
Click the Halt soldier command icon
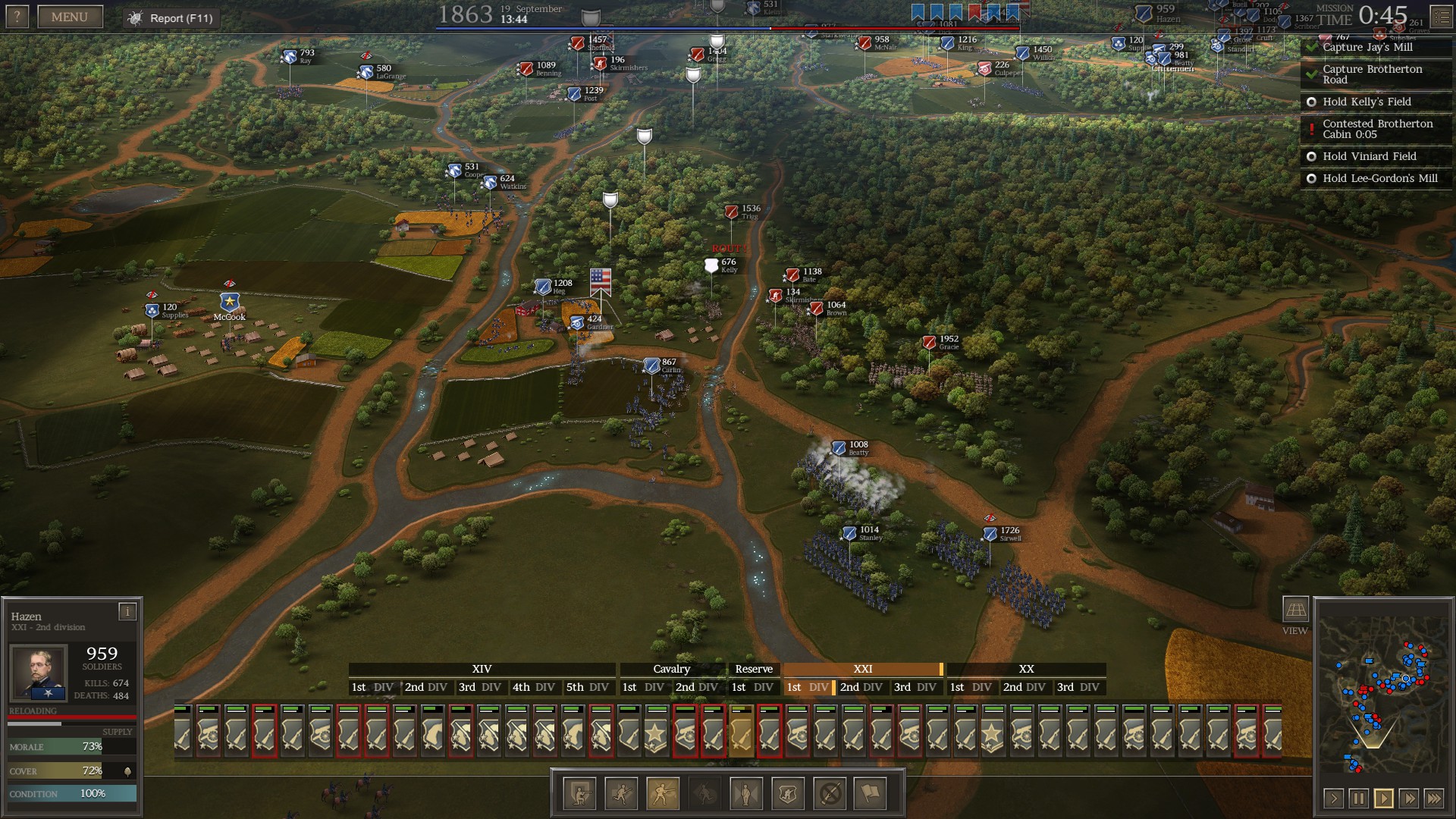click(747, 794)
